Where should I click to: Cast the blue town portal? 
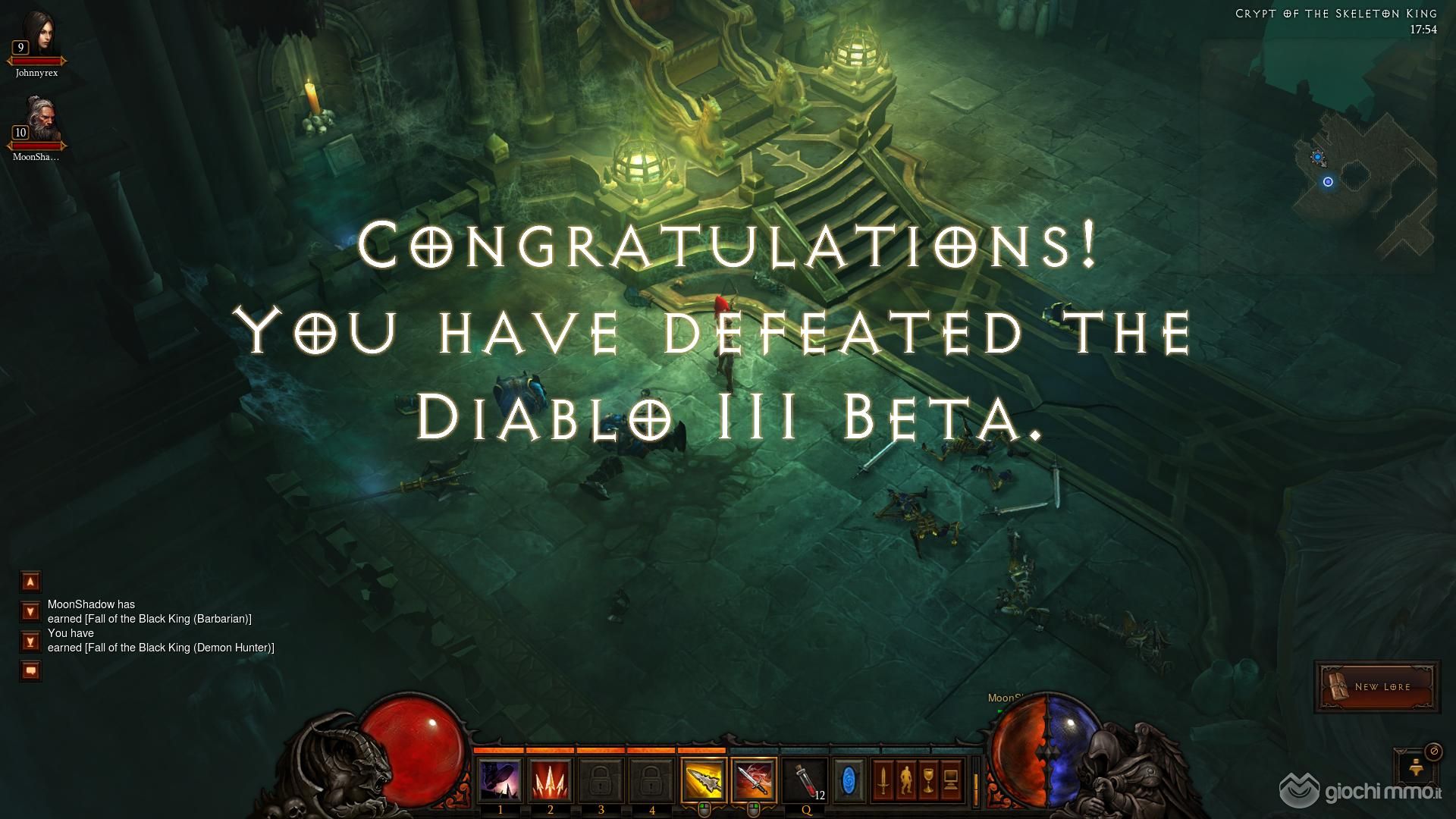[849, 780]
